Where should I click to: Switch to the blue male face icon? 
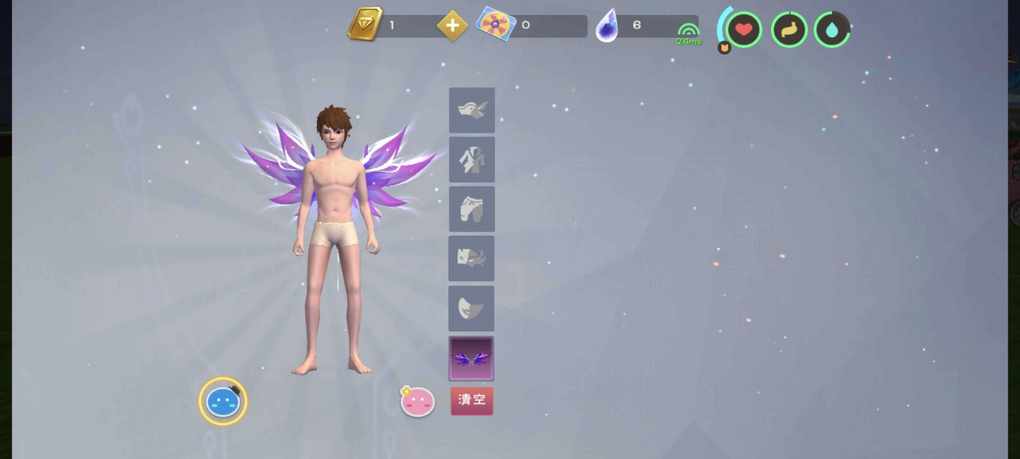click(222, 402)
